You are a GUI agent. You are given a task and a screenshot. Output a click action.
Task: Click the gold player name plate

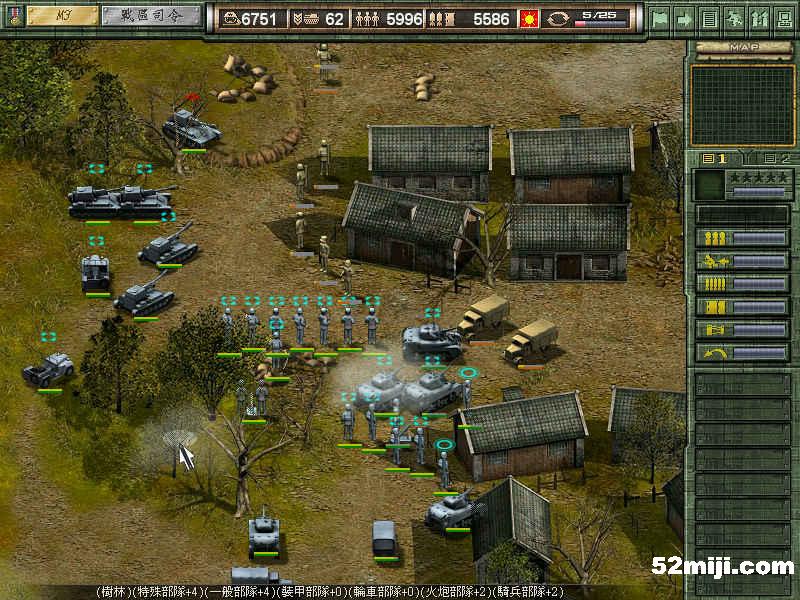tap(63, 16)
